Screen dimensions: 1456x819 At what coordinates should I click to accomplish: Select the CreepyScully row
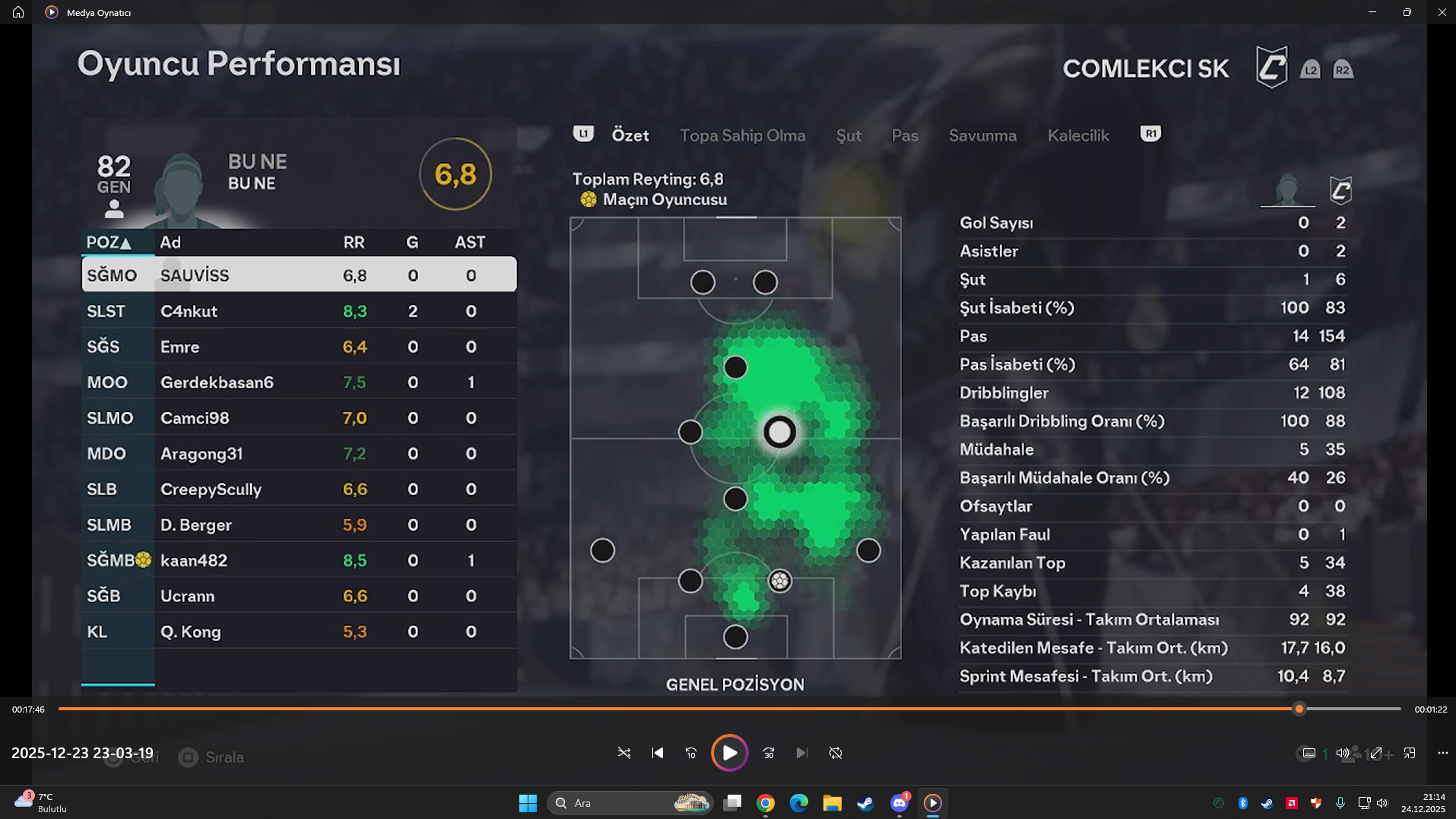299,489
